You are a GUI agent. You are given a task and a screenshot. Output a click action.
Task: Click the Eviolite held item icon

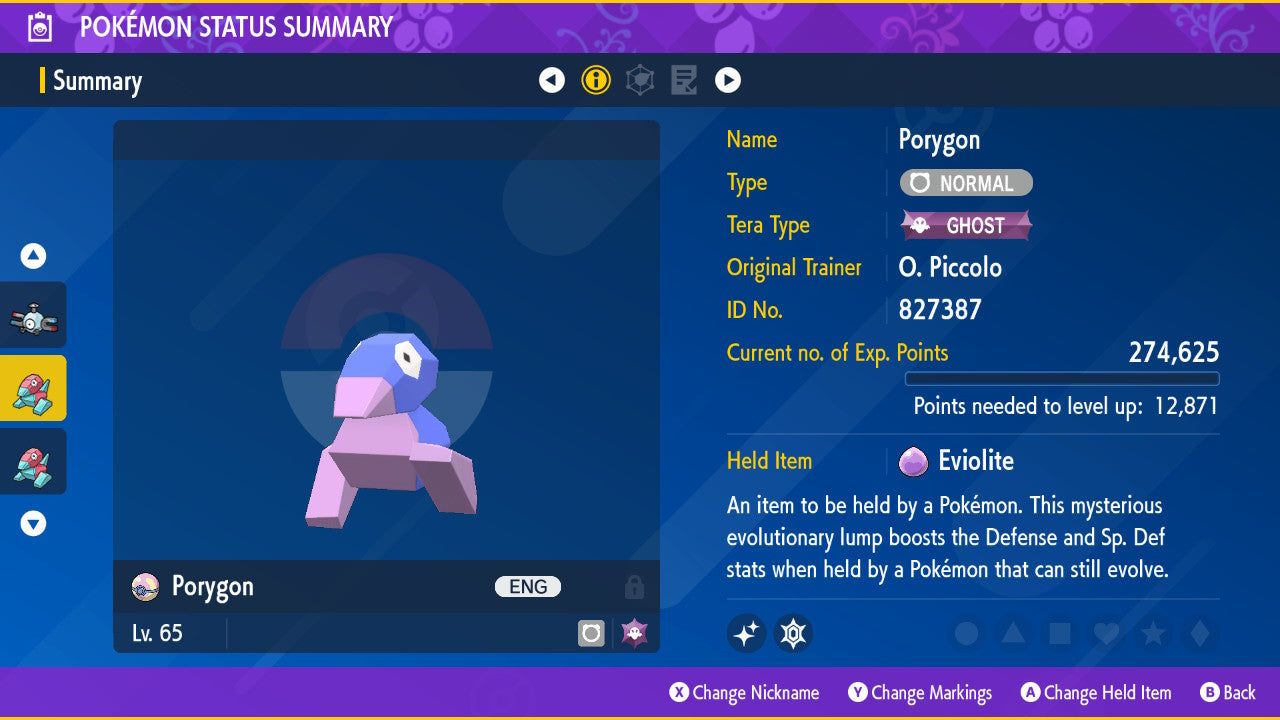click(x=913, y=461)
